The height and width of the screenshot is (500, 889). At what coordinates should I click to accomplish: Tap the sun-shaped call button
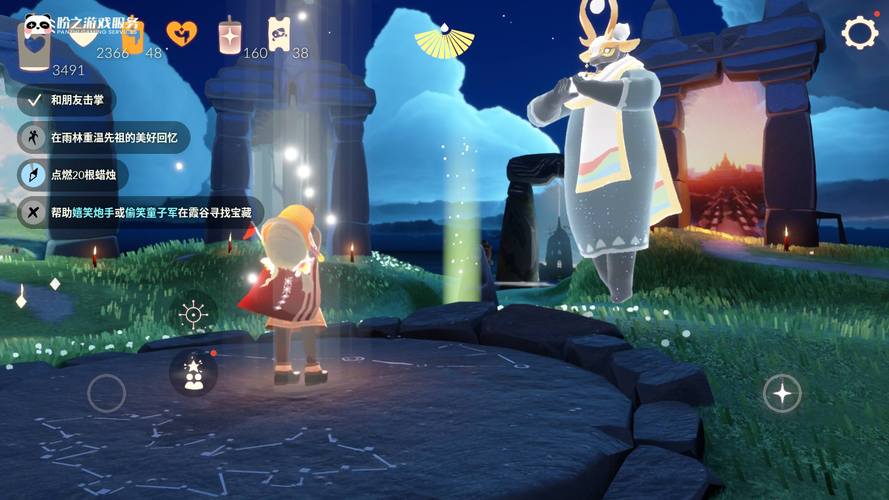[x=193, y=314]
